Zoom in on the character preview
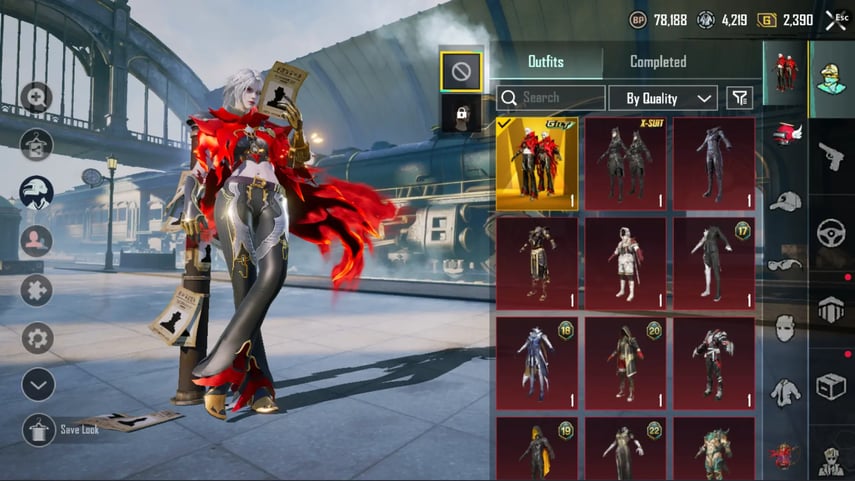This screenshot has height=481, width=855. [x=37, y=97]
